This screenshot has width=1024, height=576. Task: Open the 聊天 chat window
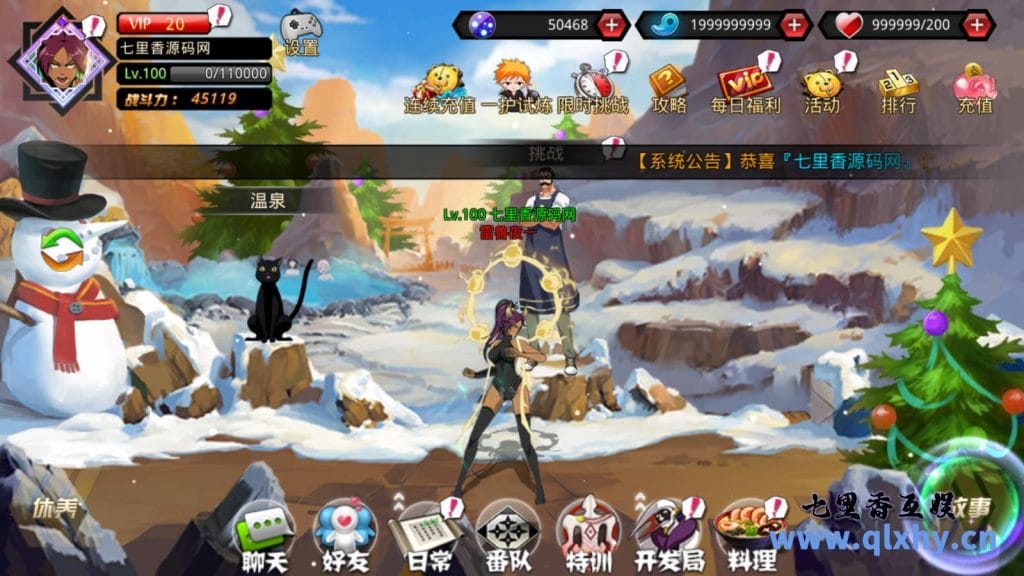(x=263, y=536)
